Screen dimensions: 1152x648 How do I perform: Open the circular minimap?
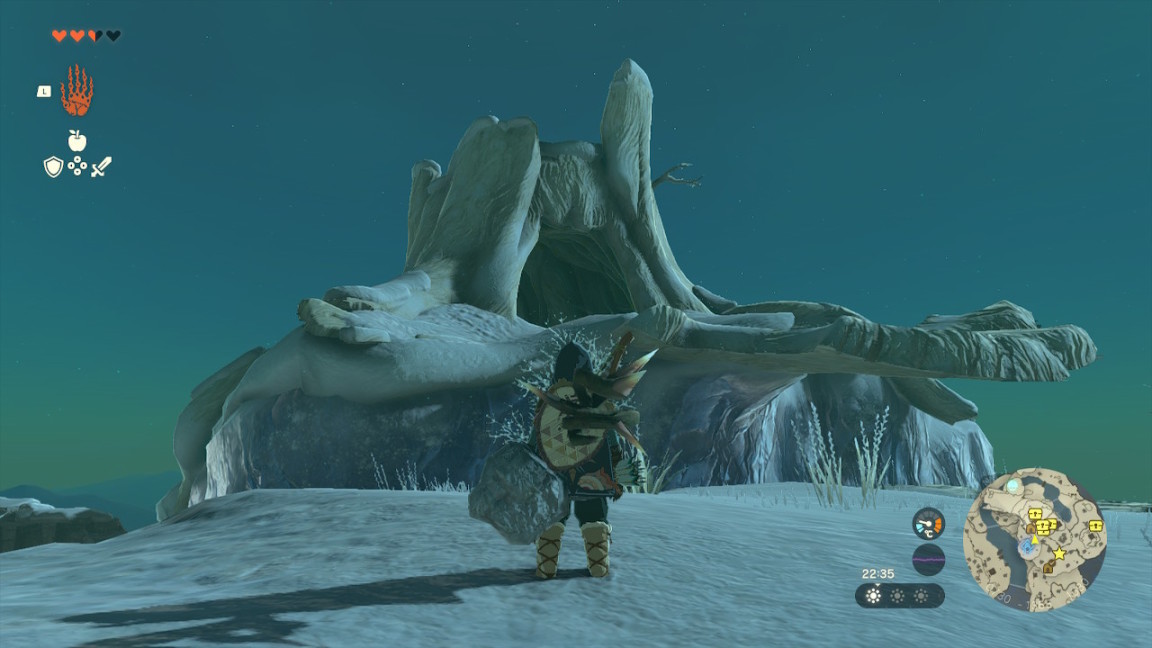1034,539
